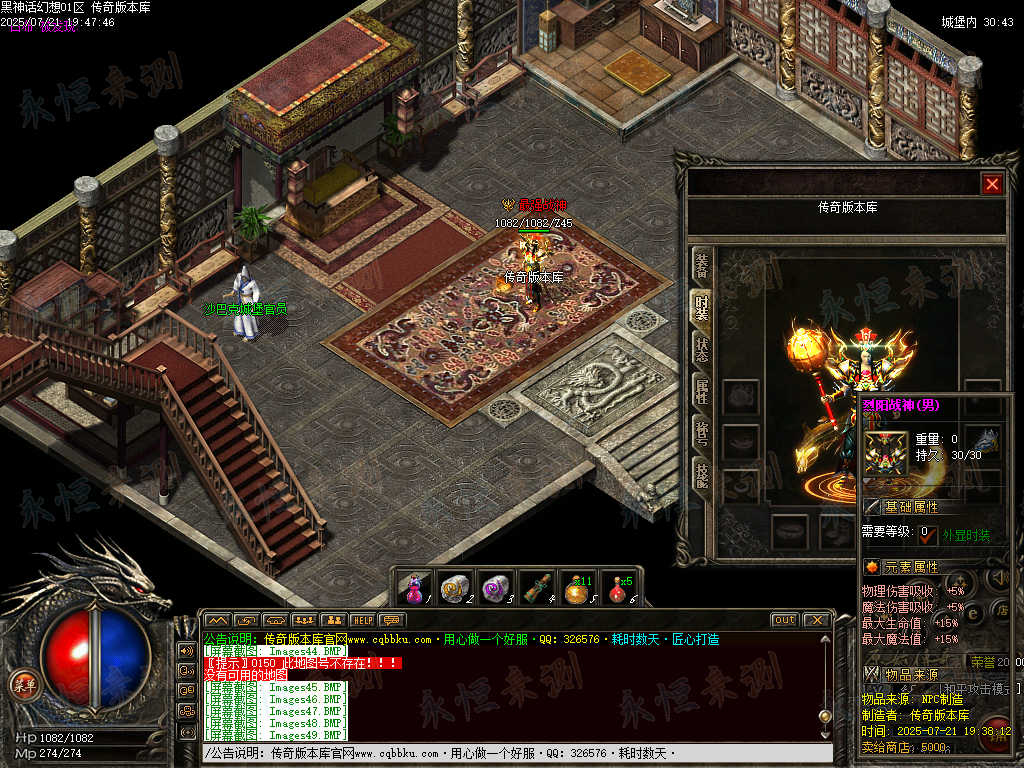The image size is (1024, 768).
Task: Open the 时装 fashion tab
Action: (702, 307)
